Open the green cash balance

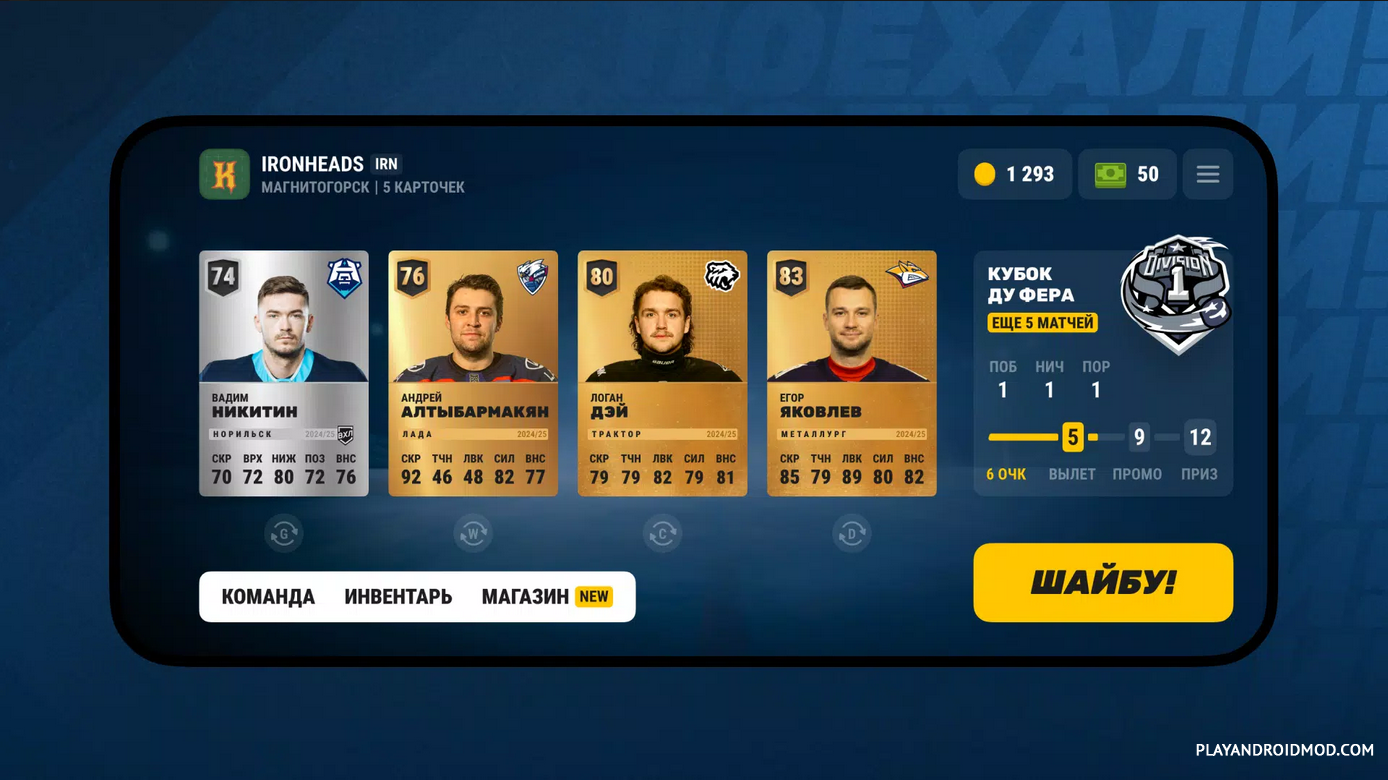(1127, 174)
